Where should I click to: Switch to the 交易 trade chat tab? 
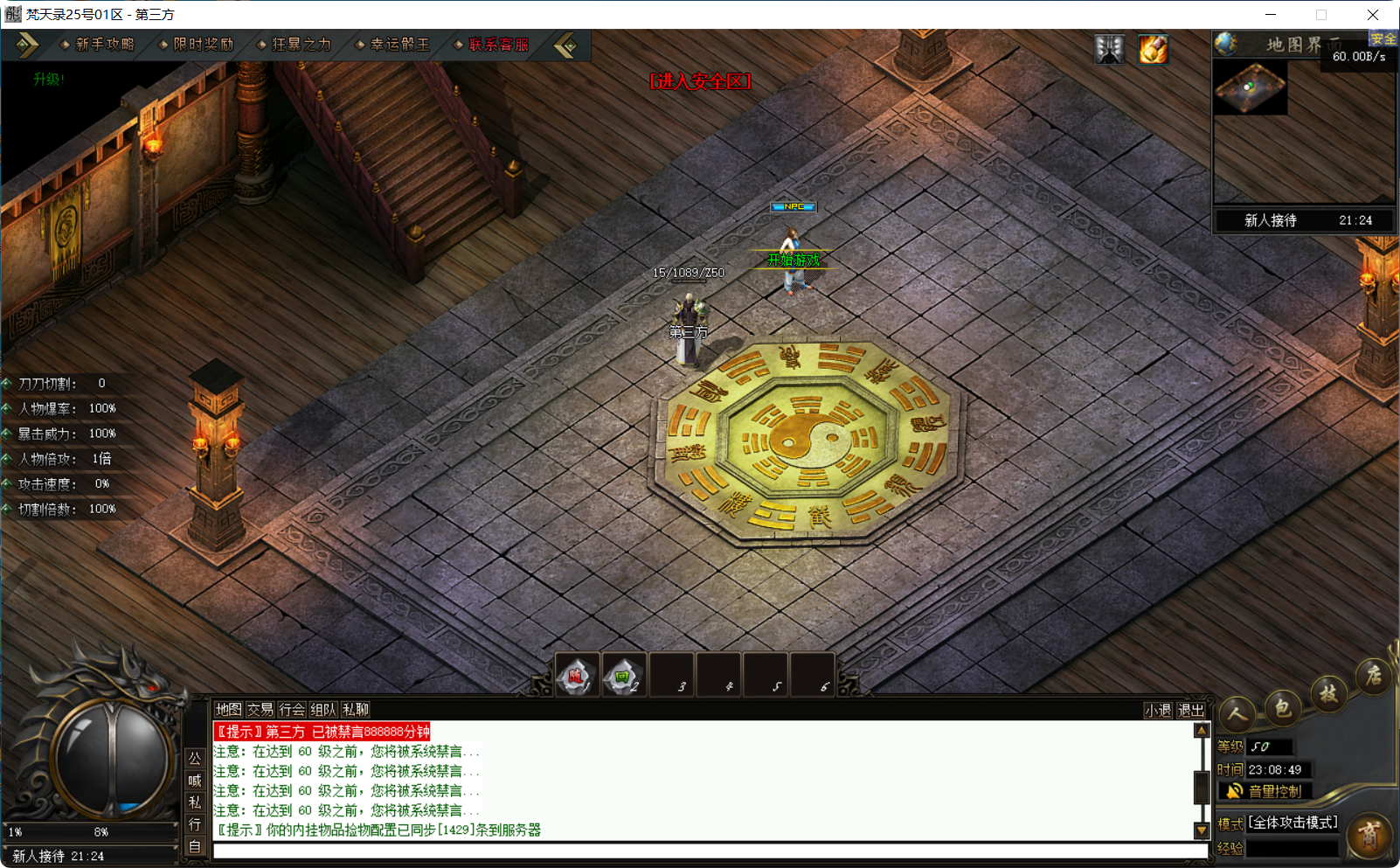[x=260, y=710]
